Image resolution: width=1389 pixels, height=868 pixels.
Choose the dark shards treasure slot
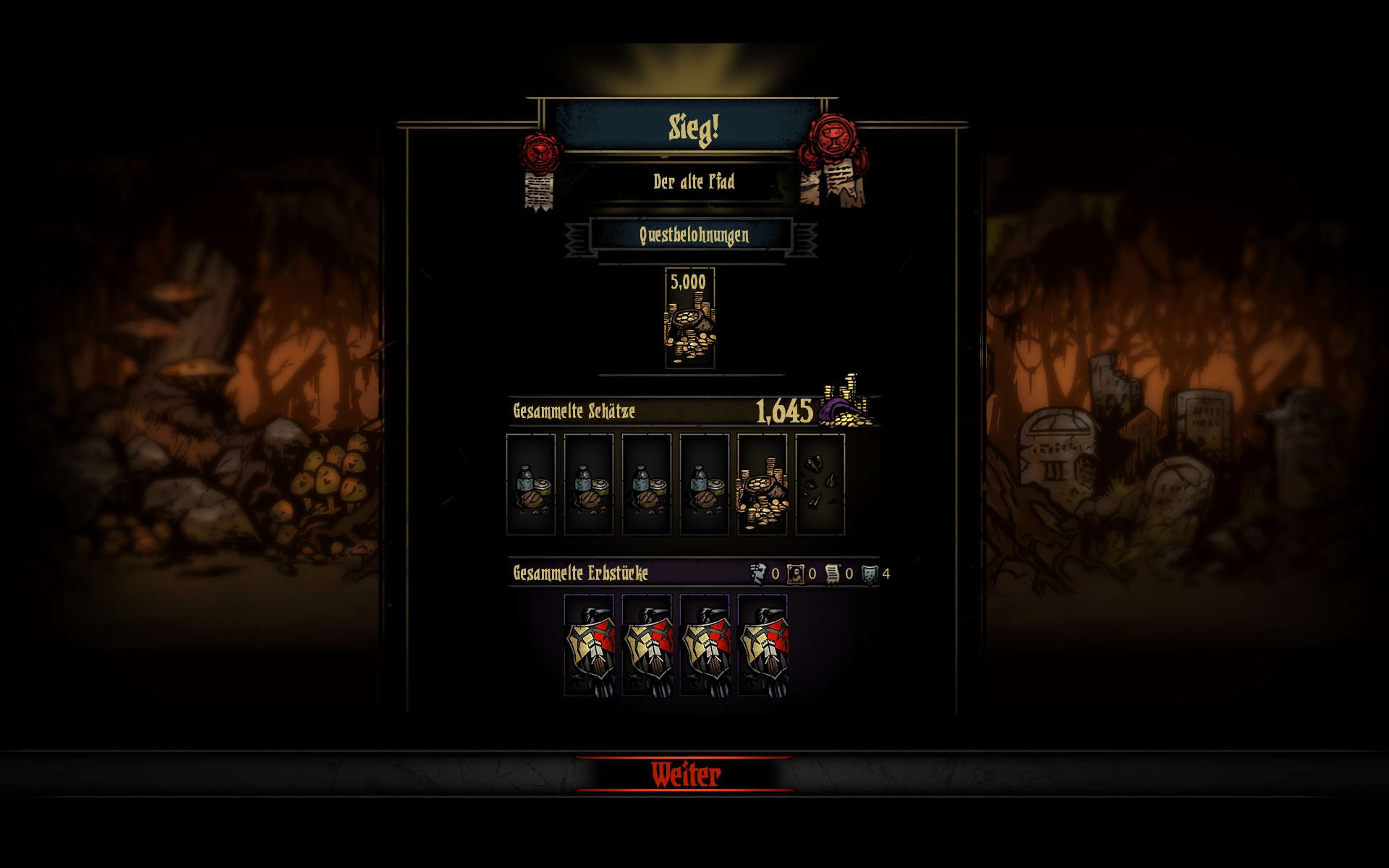point(820,485)
